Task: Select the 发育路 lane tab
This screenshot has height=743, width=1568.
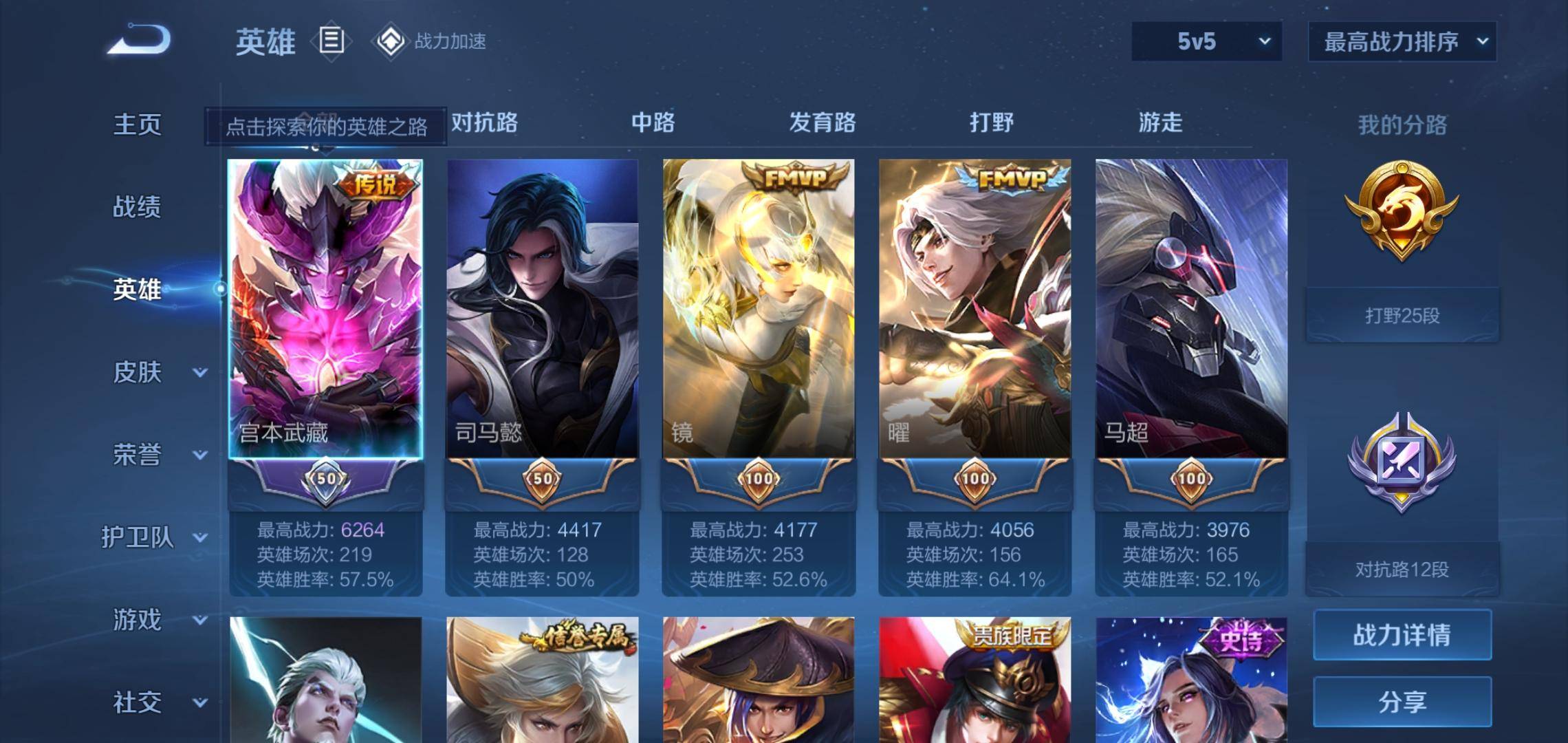Action: 822,122
